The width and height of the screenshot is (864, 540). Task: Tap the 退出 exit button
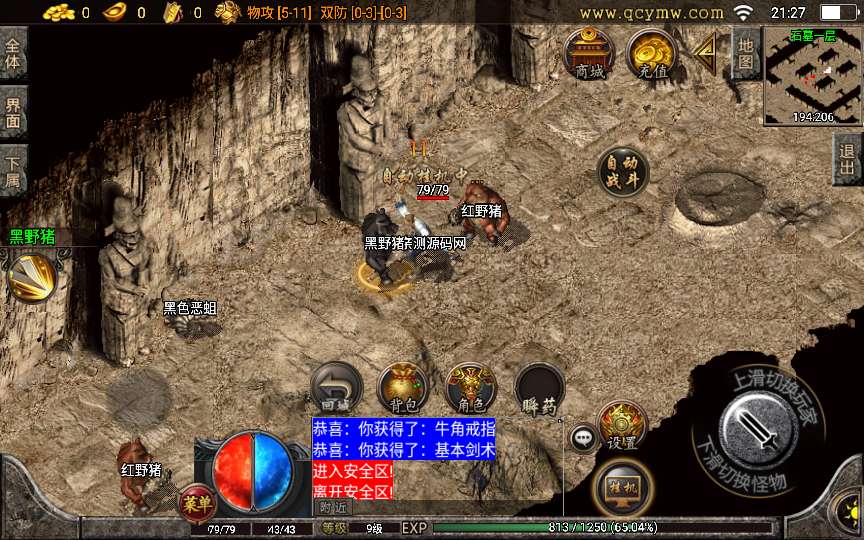point(848,159)
